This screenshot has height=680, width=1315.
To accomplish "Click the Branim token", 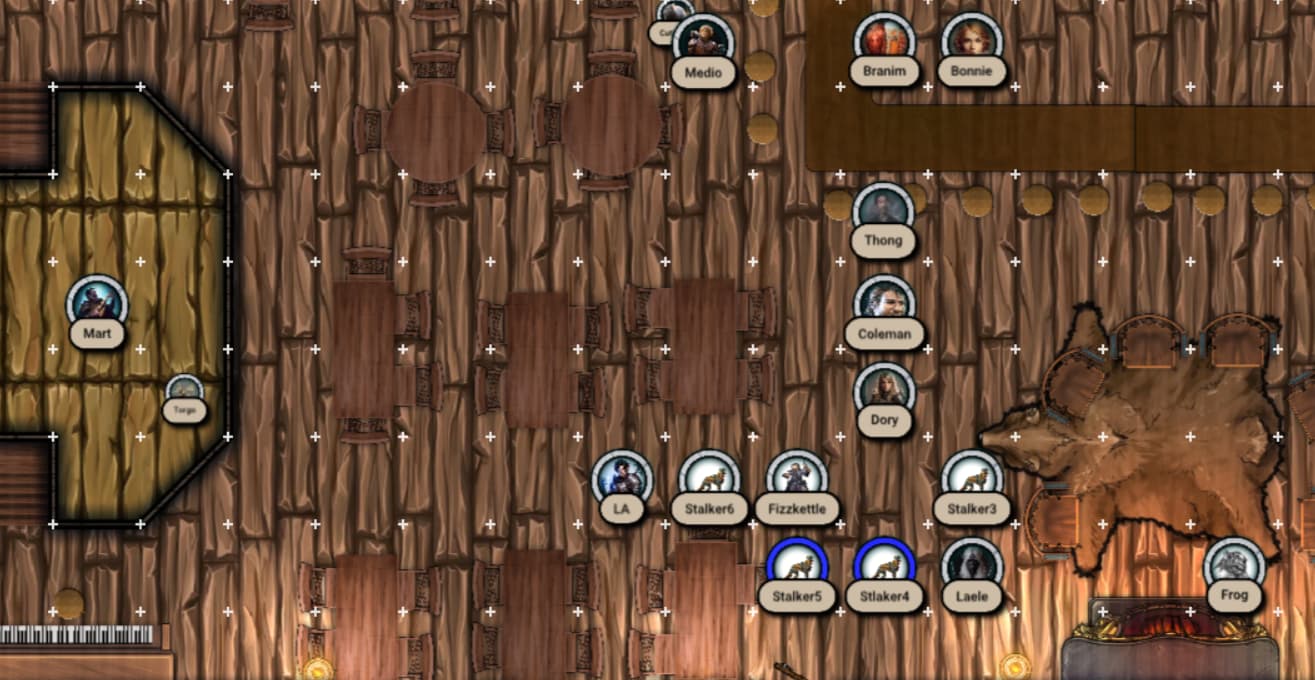I will [884, 42].
